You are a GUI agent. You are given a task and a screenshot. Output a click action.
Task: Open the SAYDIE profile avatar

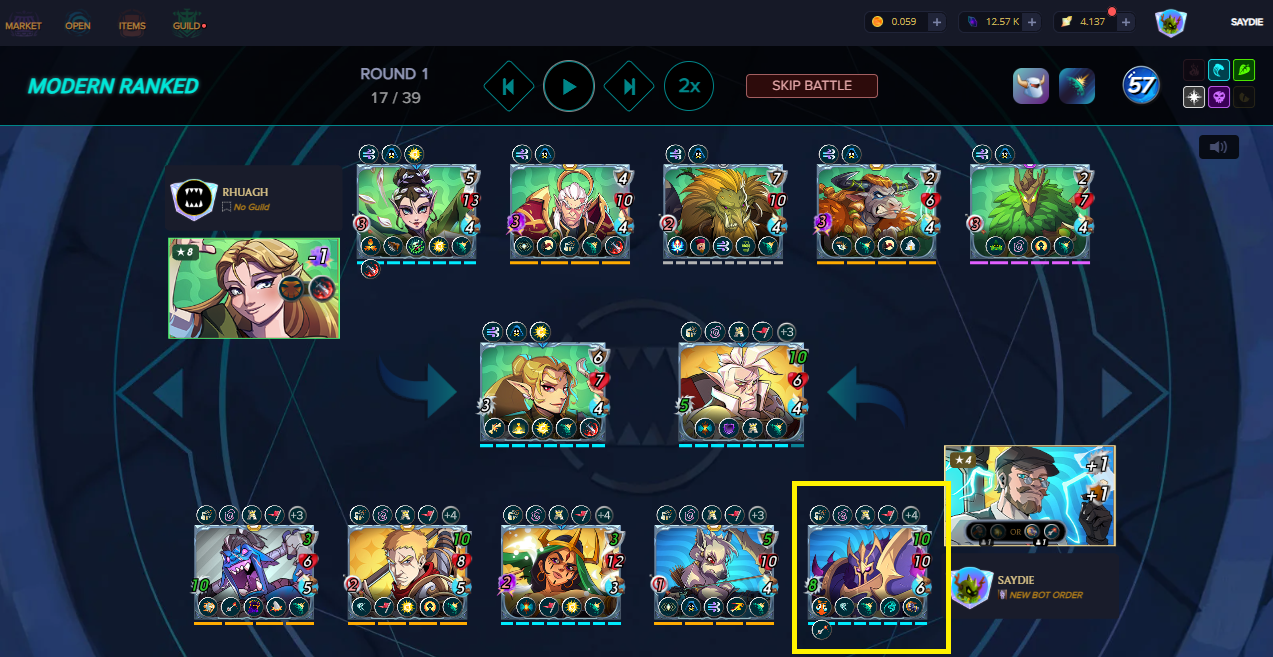tap(1171, 23)
